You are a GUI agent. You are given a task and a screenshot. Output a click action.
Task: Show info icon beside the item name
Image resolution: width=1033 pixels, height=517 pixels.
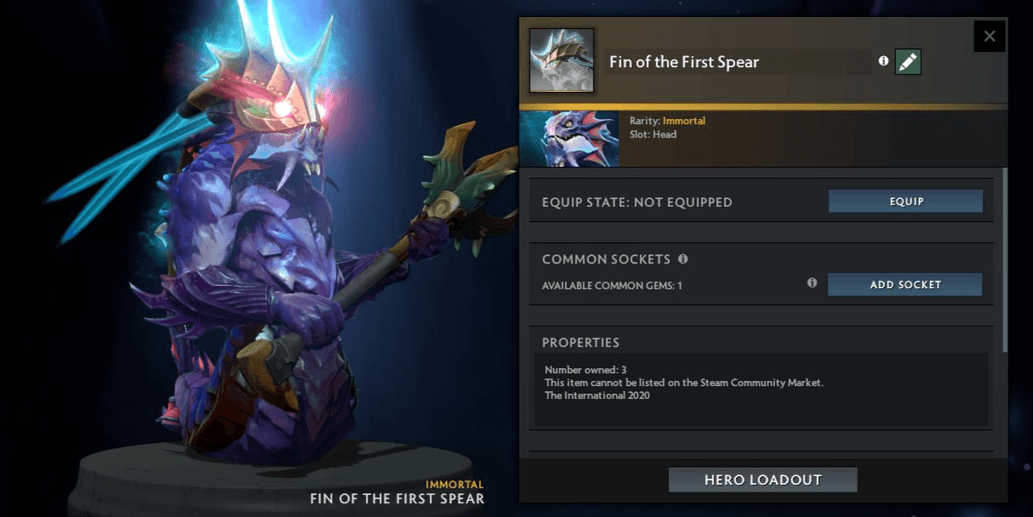883,61
